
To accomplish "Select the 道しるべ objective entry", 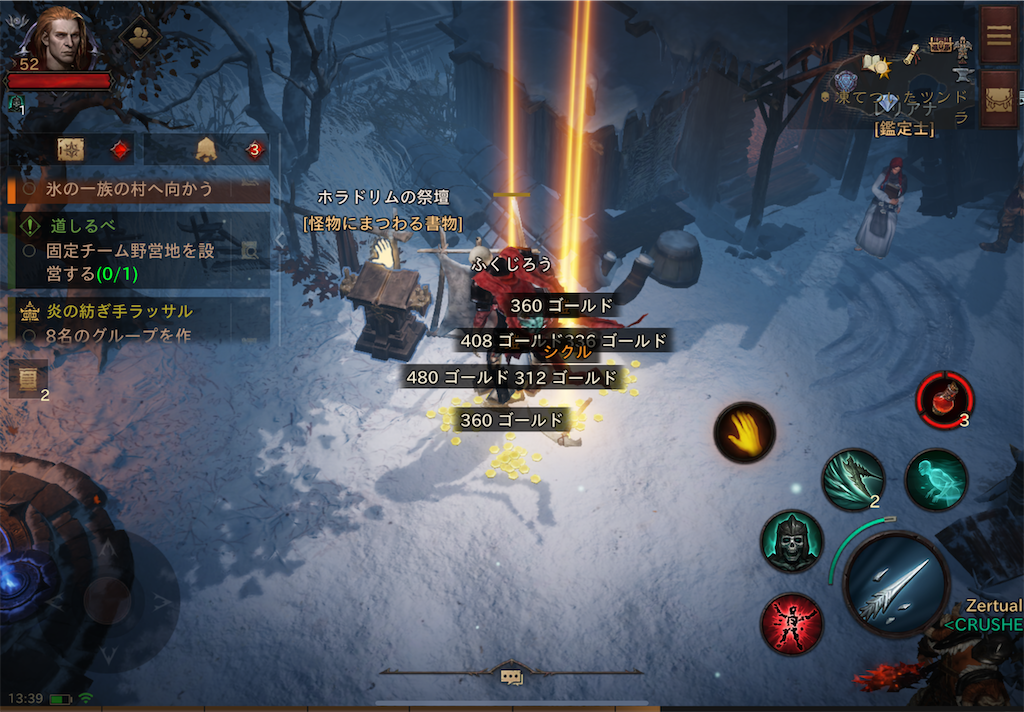I will [x=138, y=226].
